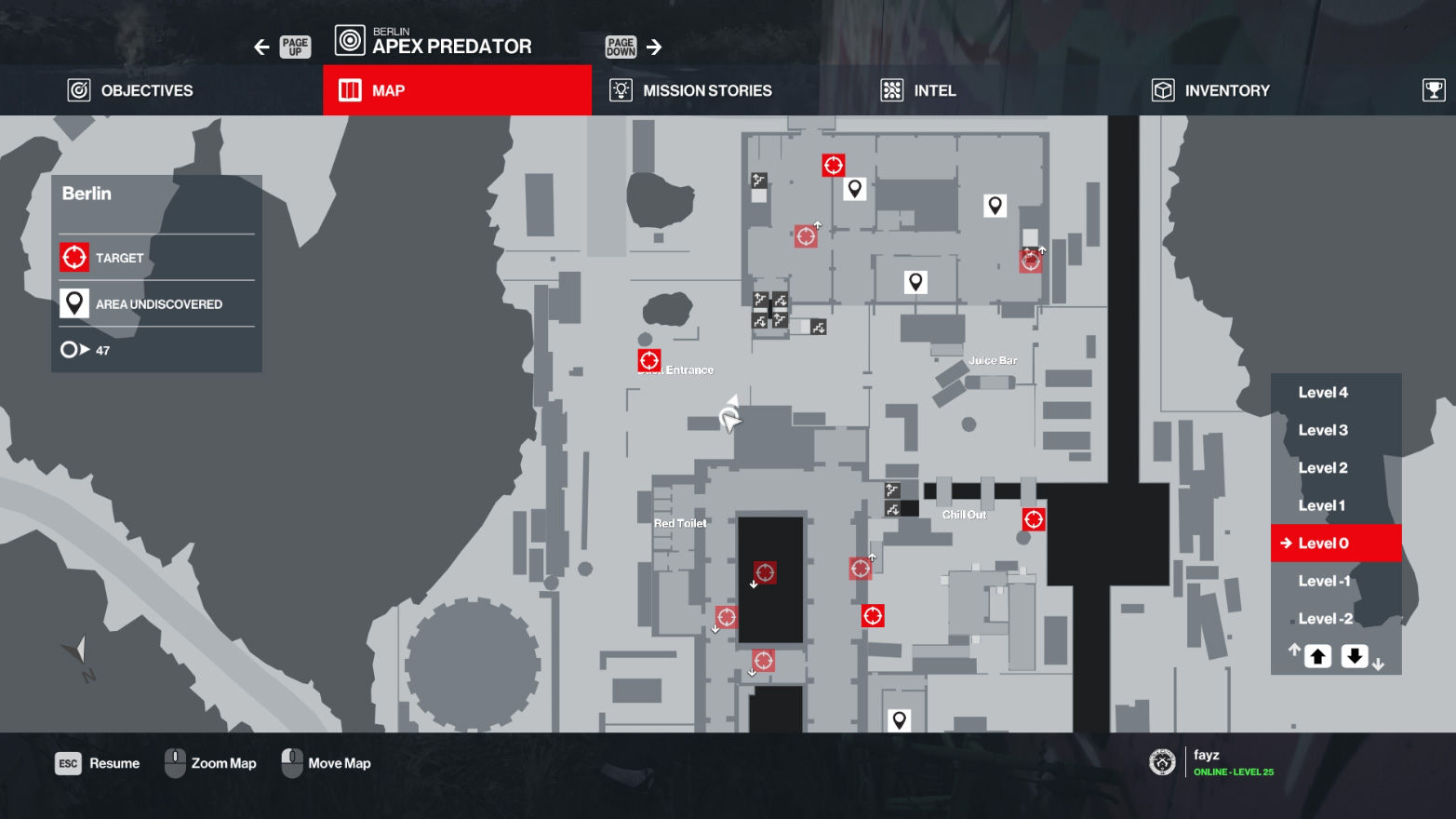Click the up-arrow floor stepper button
The image size is (1456, 819).
tap(1317, 655)
